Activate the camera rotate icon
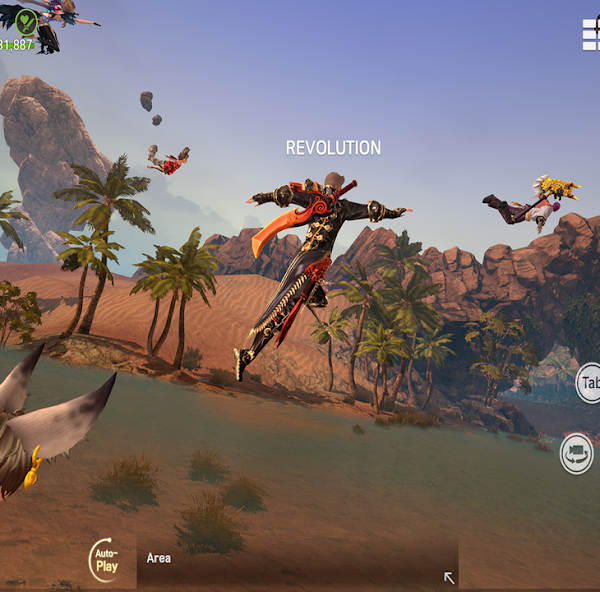 pyautogui.click(x=578, y=453)
